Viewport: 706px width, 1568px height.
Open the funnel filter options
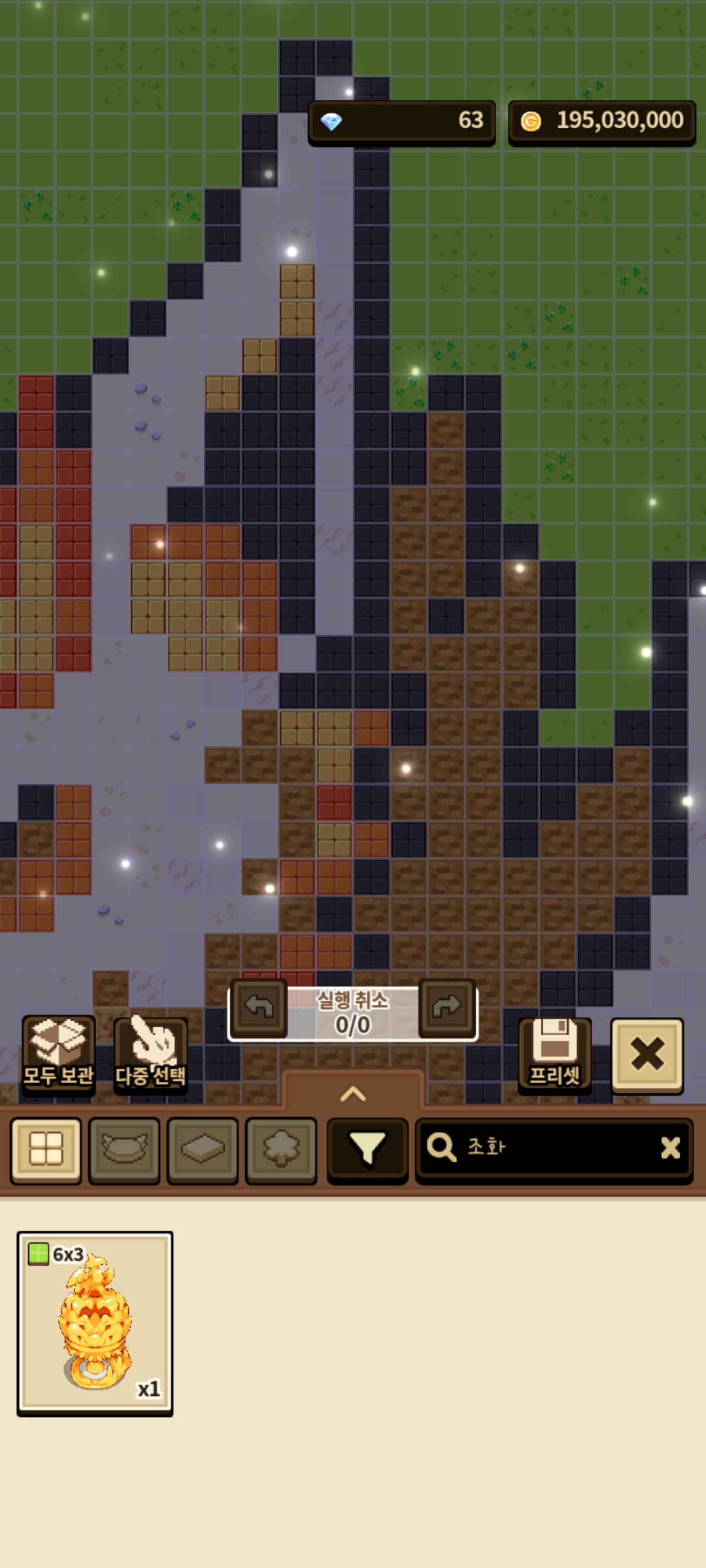click(x=367, y=1150)
